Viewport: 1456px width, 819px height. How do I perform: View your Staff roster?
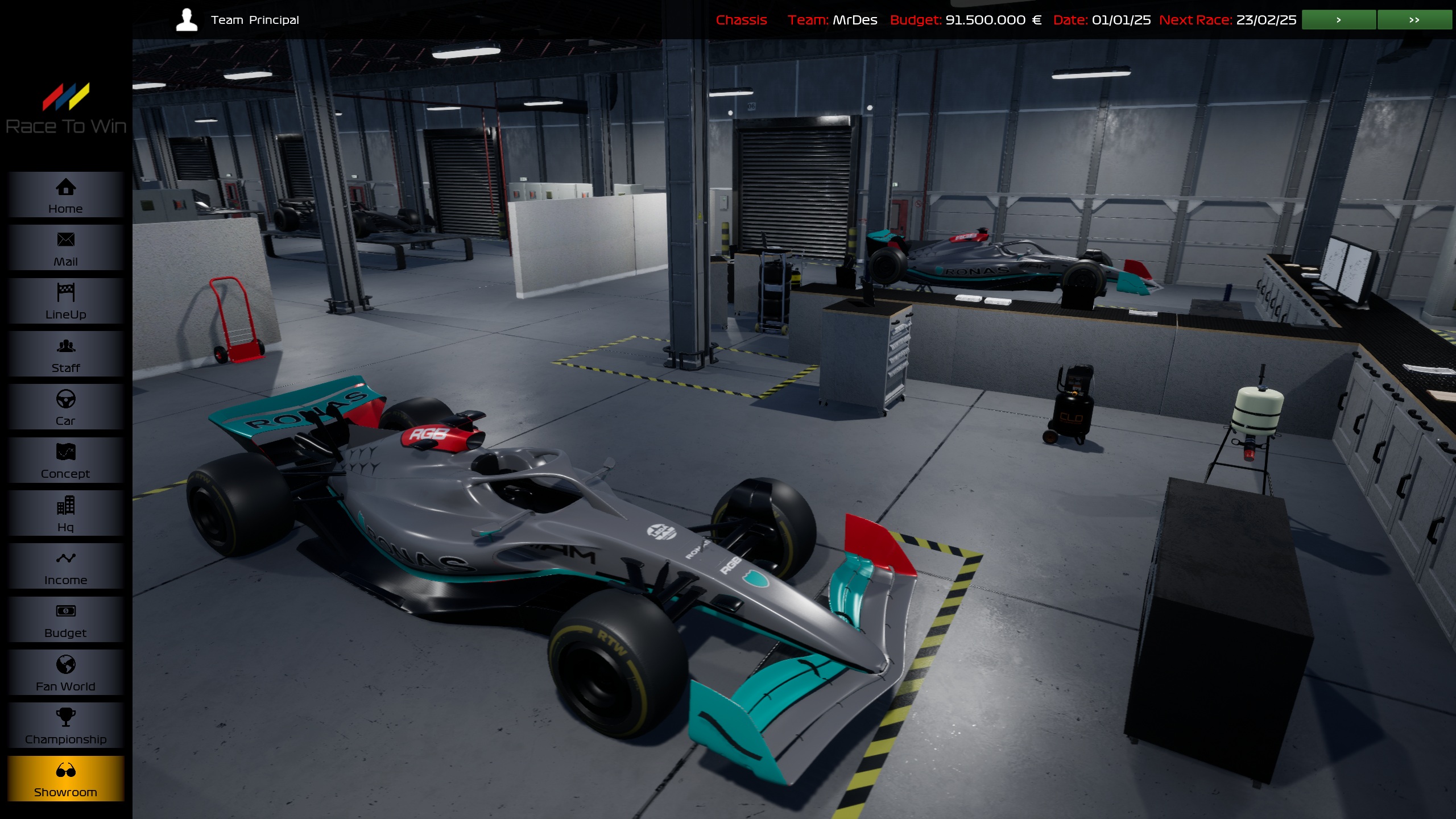coord(65,354)
